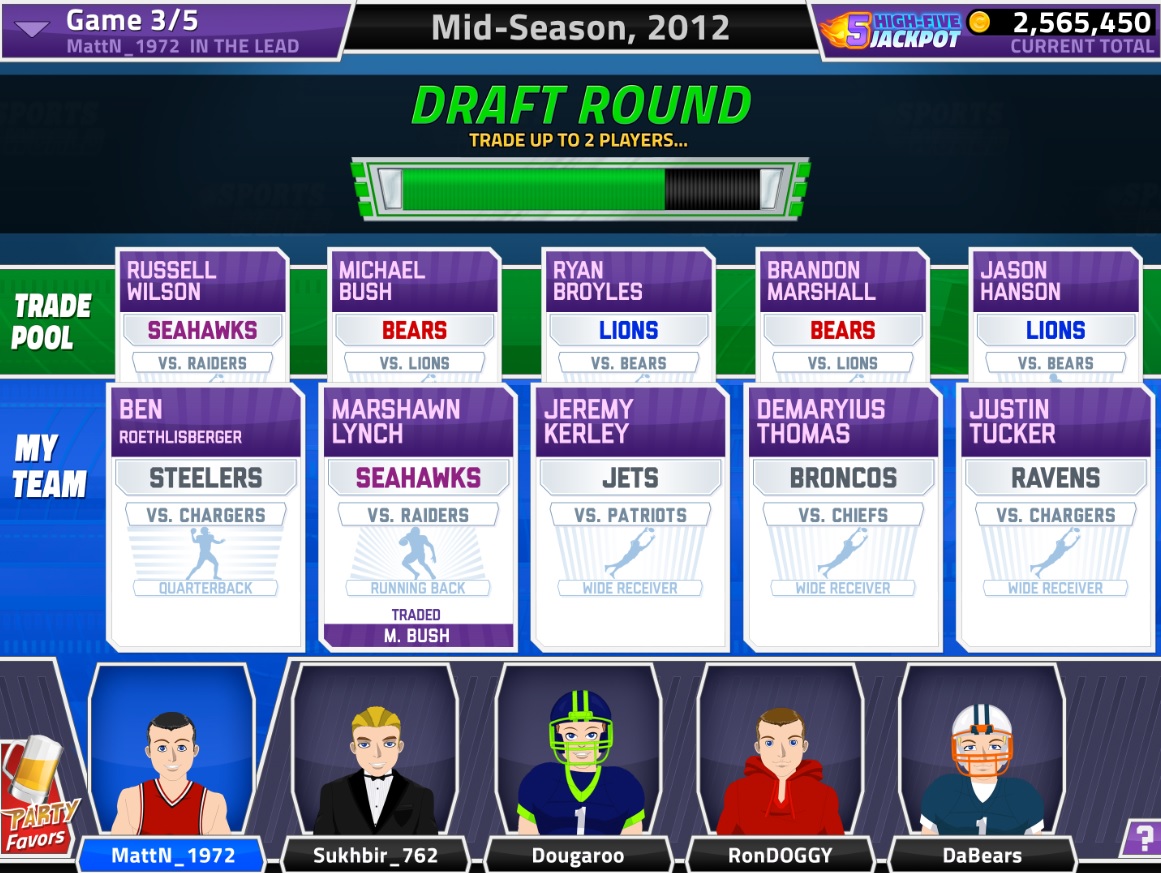Click the Marshawn Lynch team card
This screenshot has height=873, width=1161.
tap(418, 516)
